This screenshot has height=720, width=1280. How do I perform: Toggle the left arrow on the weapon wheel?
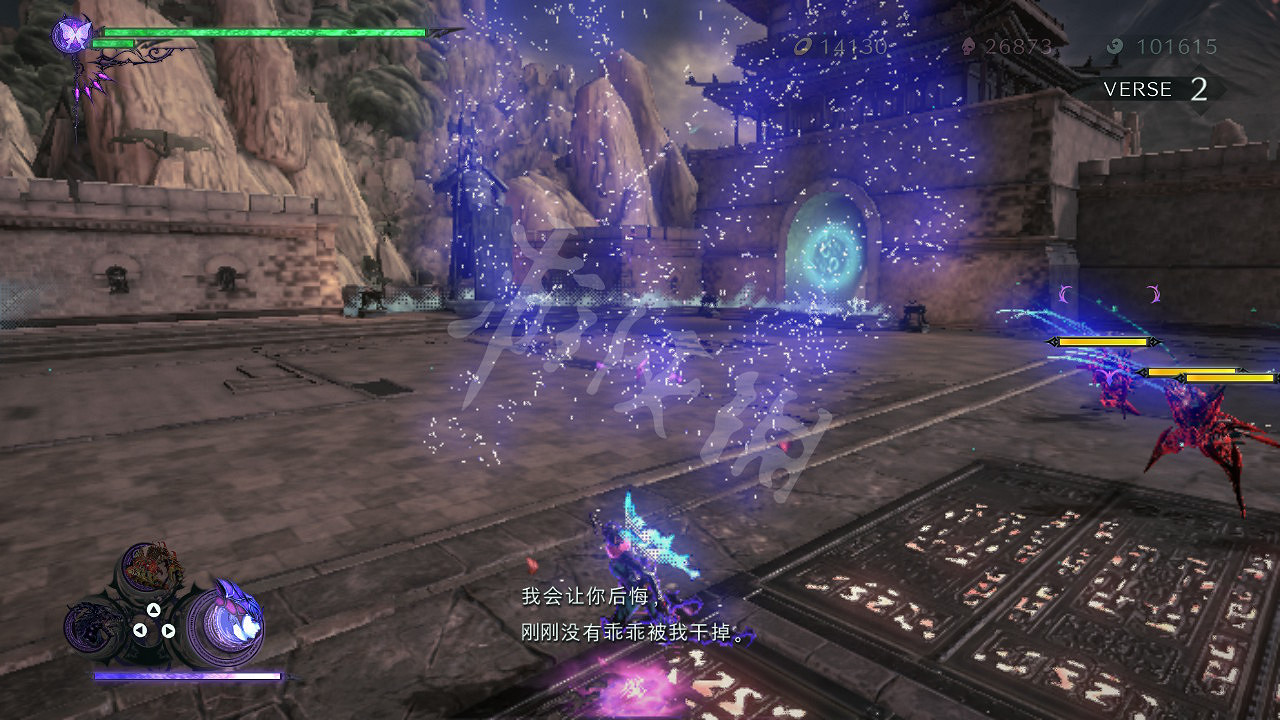(x=140, y=629)
